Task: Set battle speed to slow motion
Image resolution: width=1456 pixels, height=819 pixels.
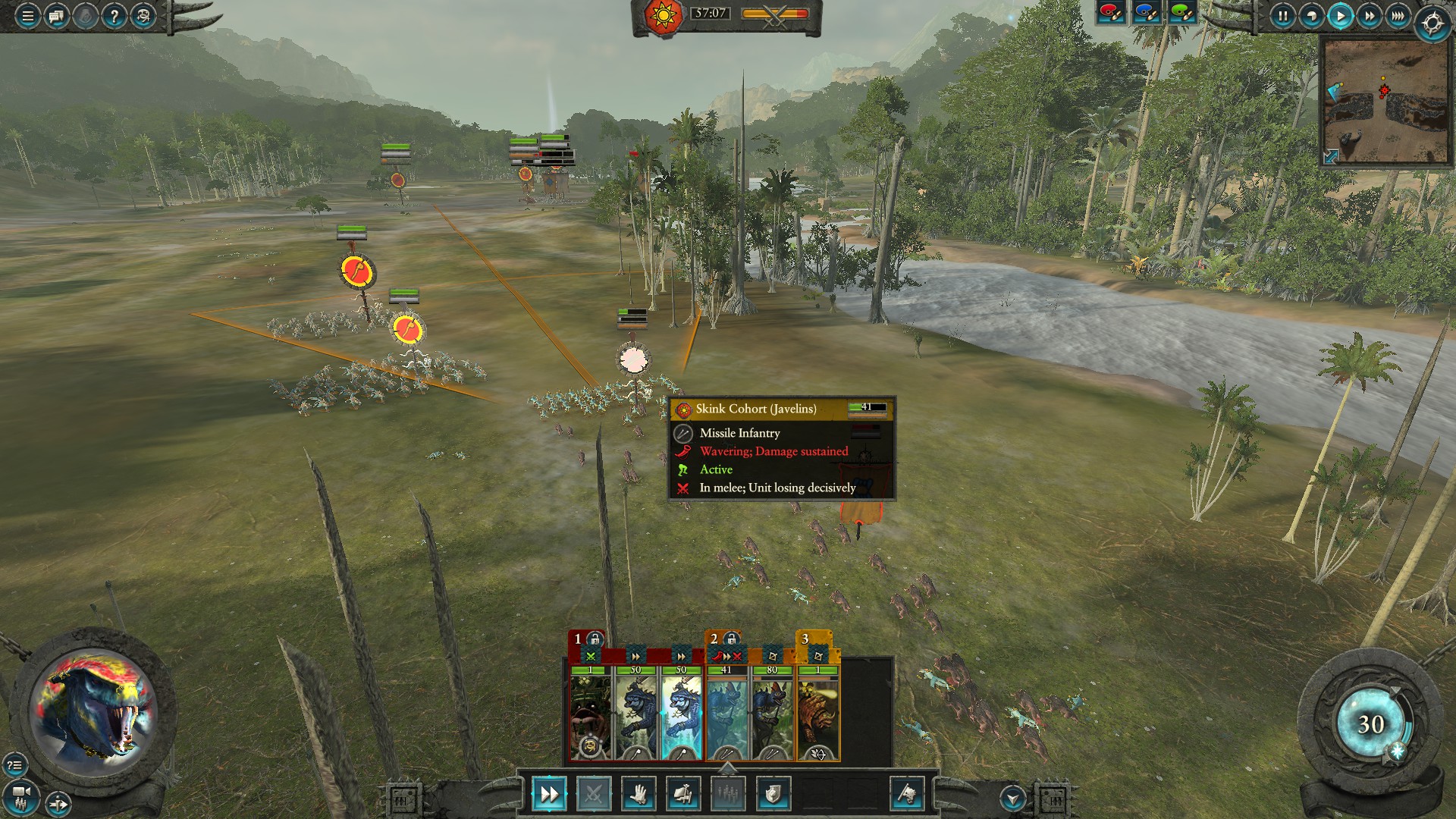Action: [x=1311, y=16]
